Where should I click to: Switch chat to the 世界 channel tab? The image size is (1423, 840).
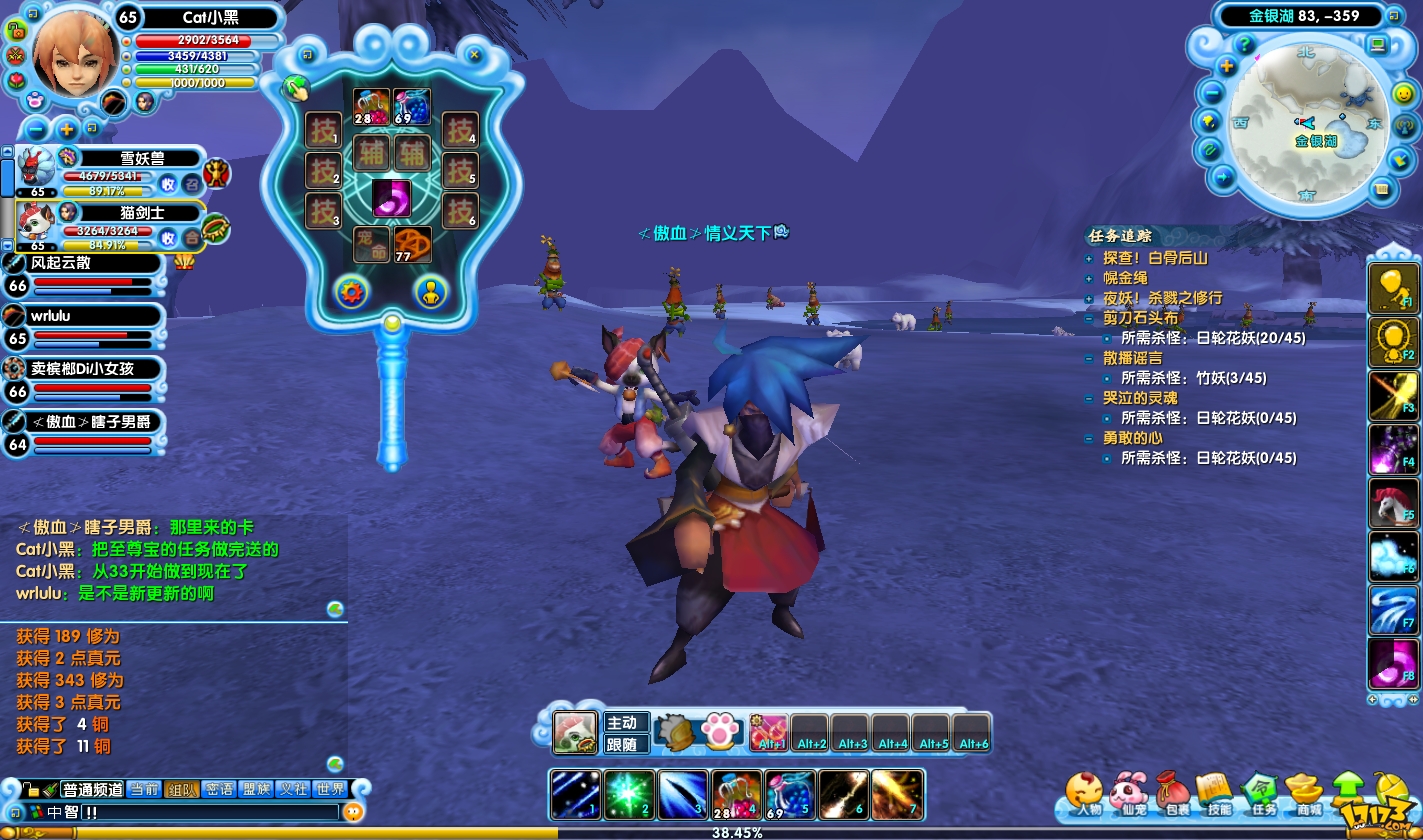(329, 789)
